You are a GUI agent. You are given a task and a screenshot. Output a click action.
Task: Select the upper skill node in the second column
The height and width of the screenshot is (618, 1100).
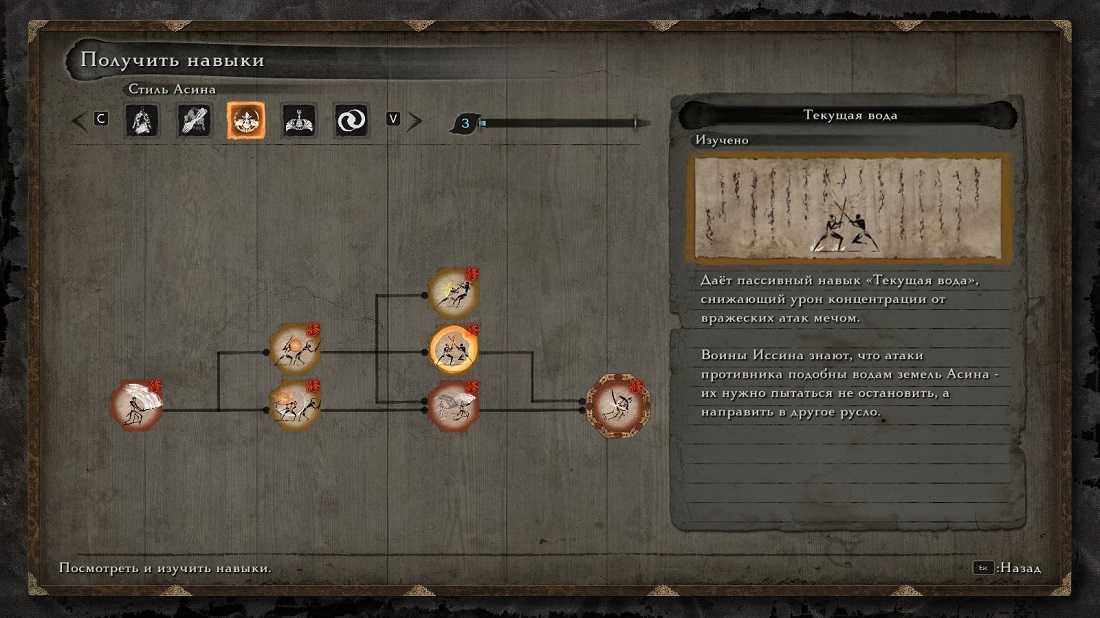point(295,349)
